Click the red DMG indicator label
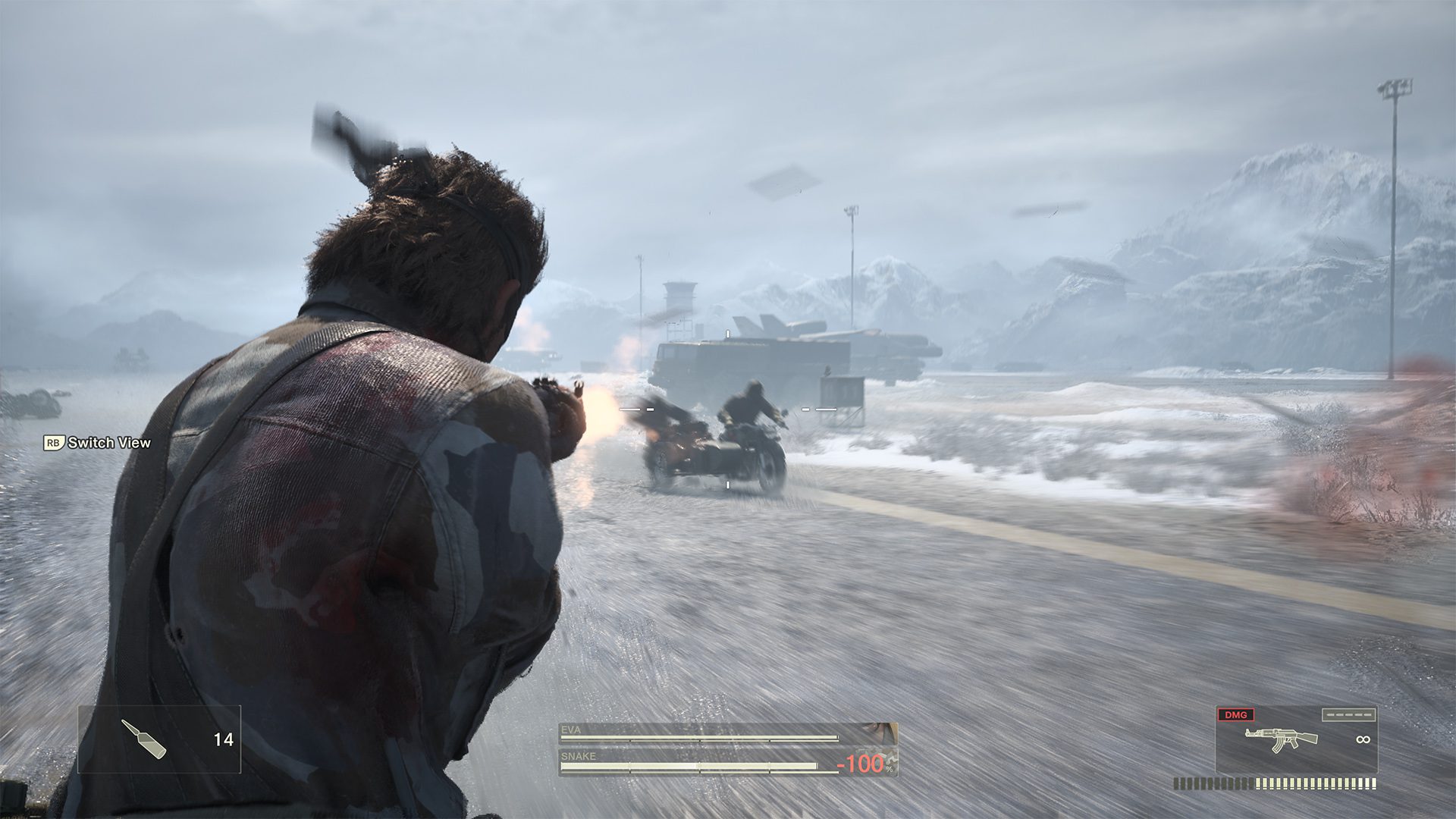 pos(1236,716)
